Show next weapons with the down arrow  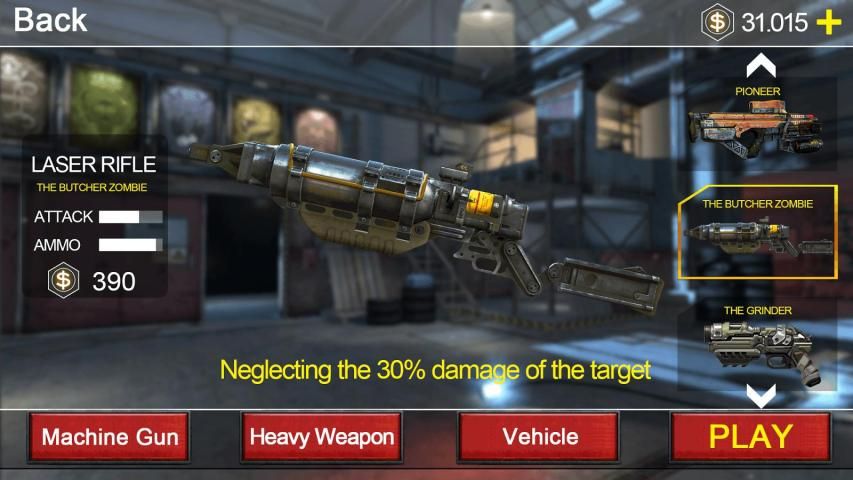pos(762,396)
